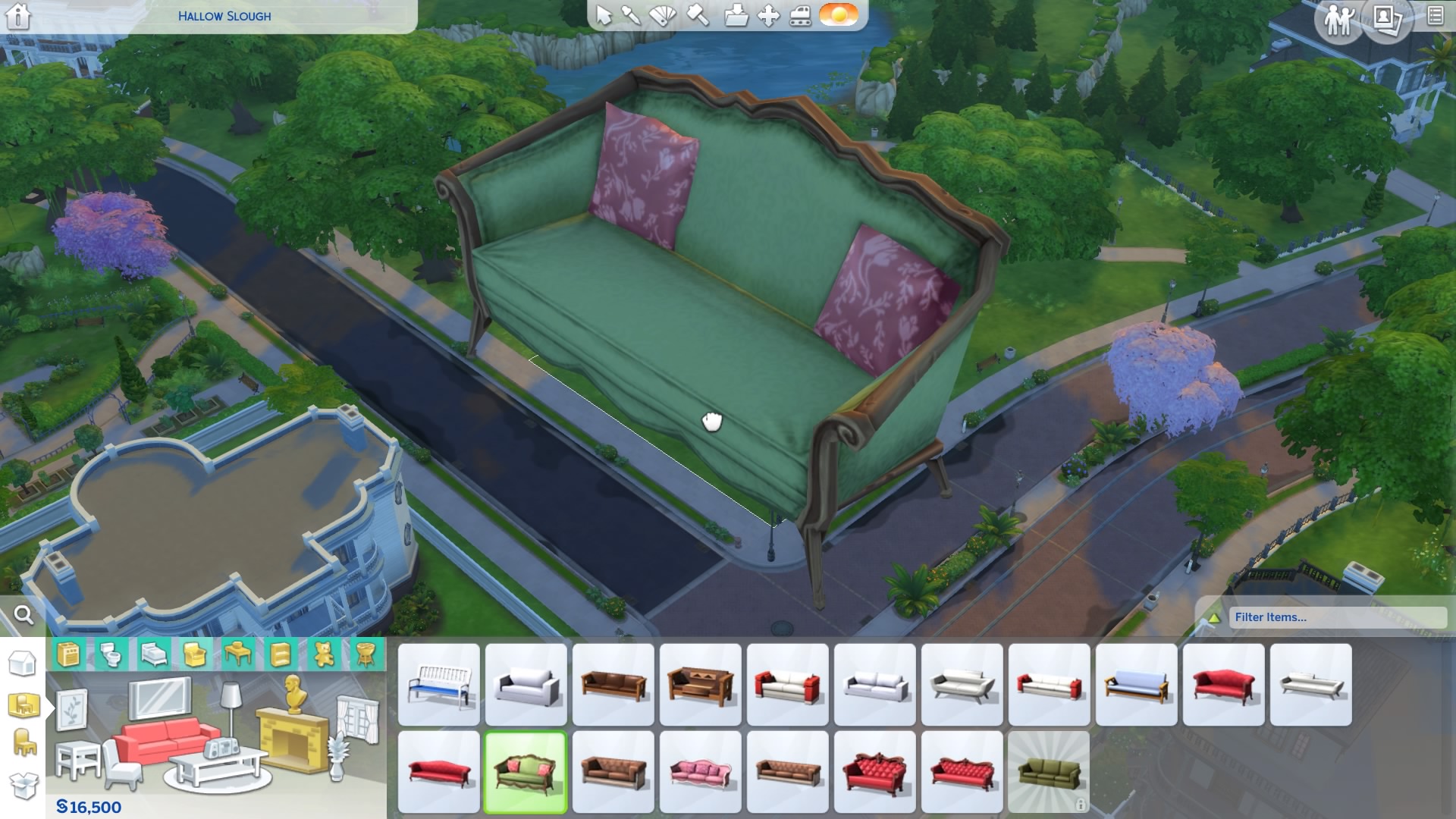Activate the bulldozer tool
Screen dimensions: 1456x819
800,15
